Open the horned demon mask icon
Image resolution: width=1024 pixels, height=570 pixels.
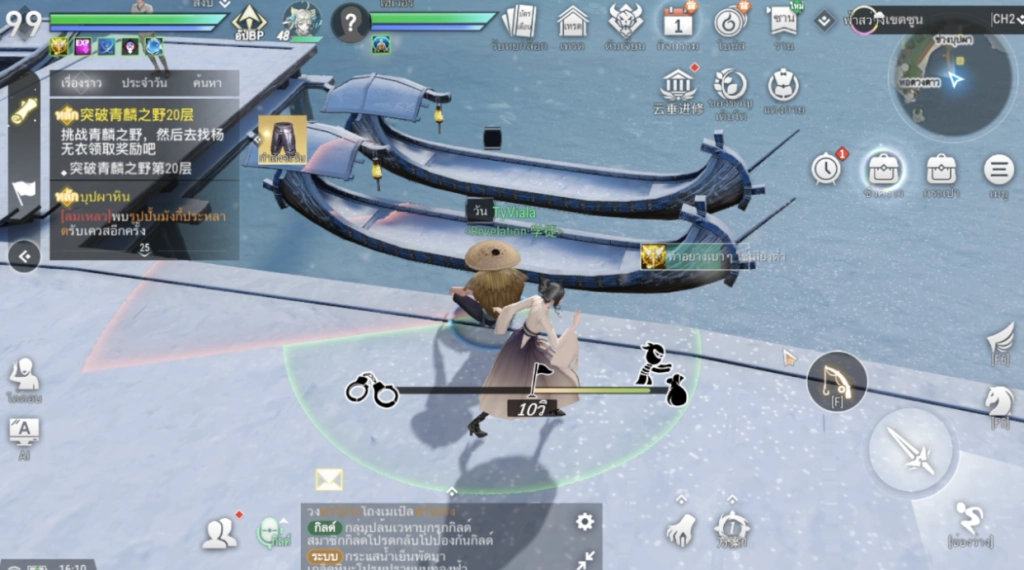625,21
